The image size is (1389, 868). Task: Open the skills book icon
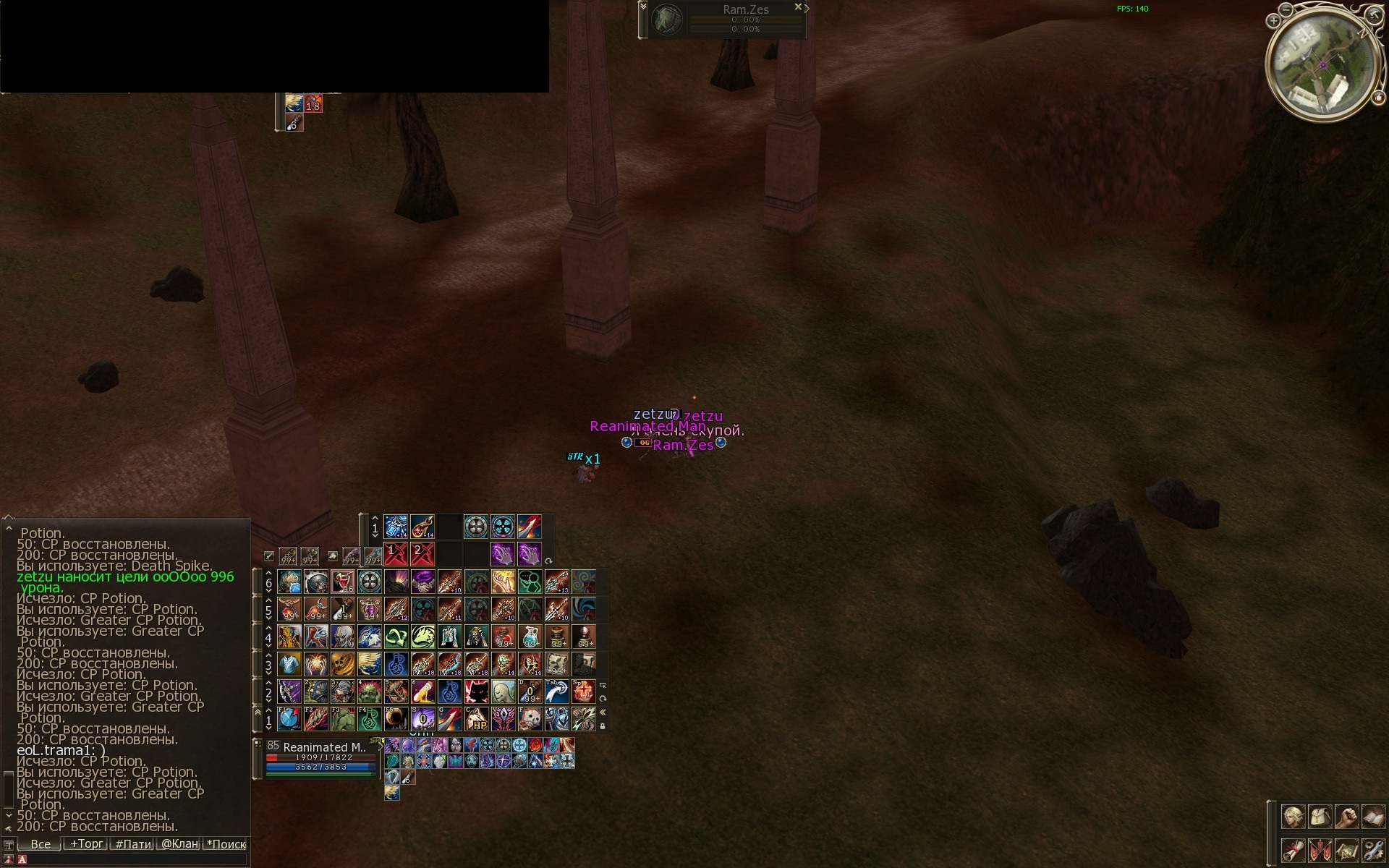(x=1372, y=817)
